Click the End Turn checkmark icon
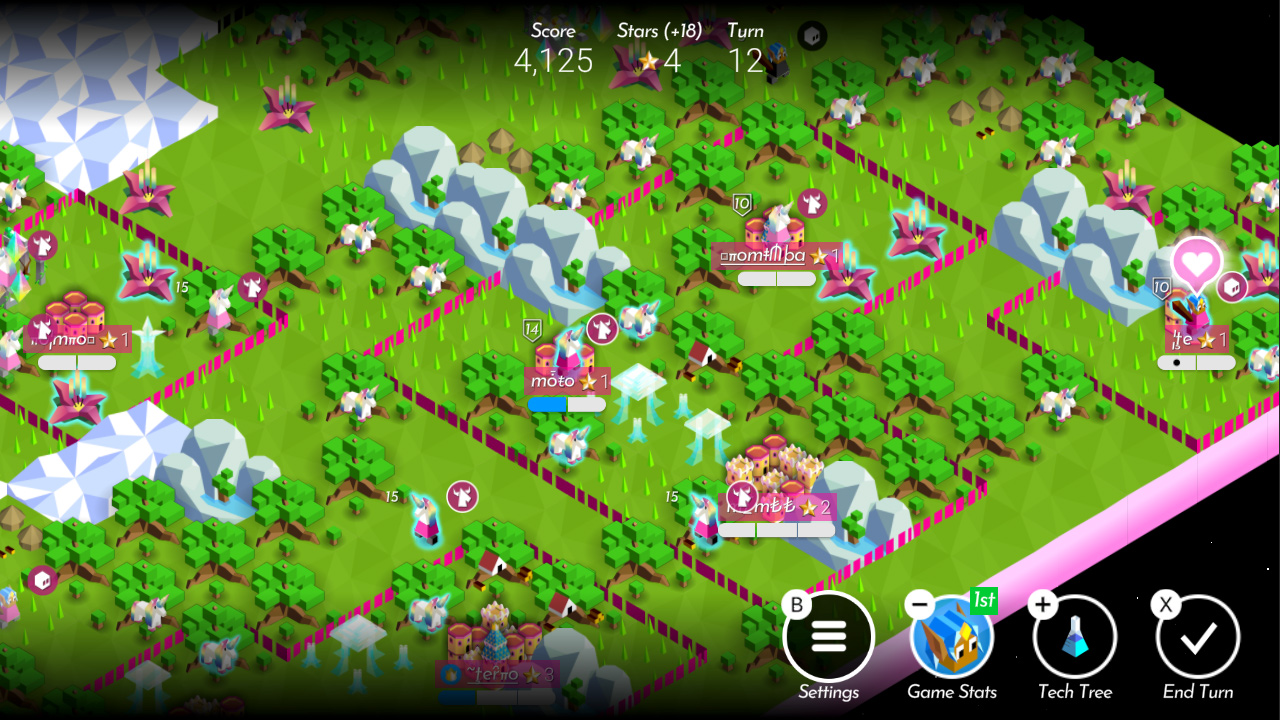This screenshot has height=720, width=1280. (1198, 637)
